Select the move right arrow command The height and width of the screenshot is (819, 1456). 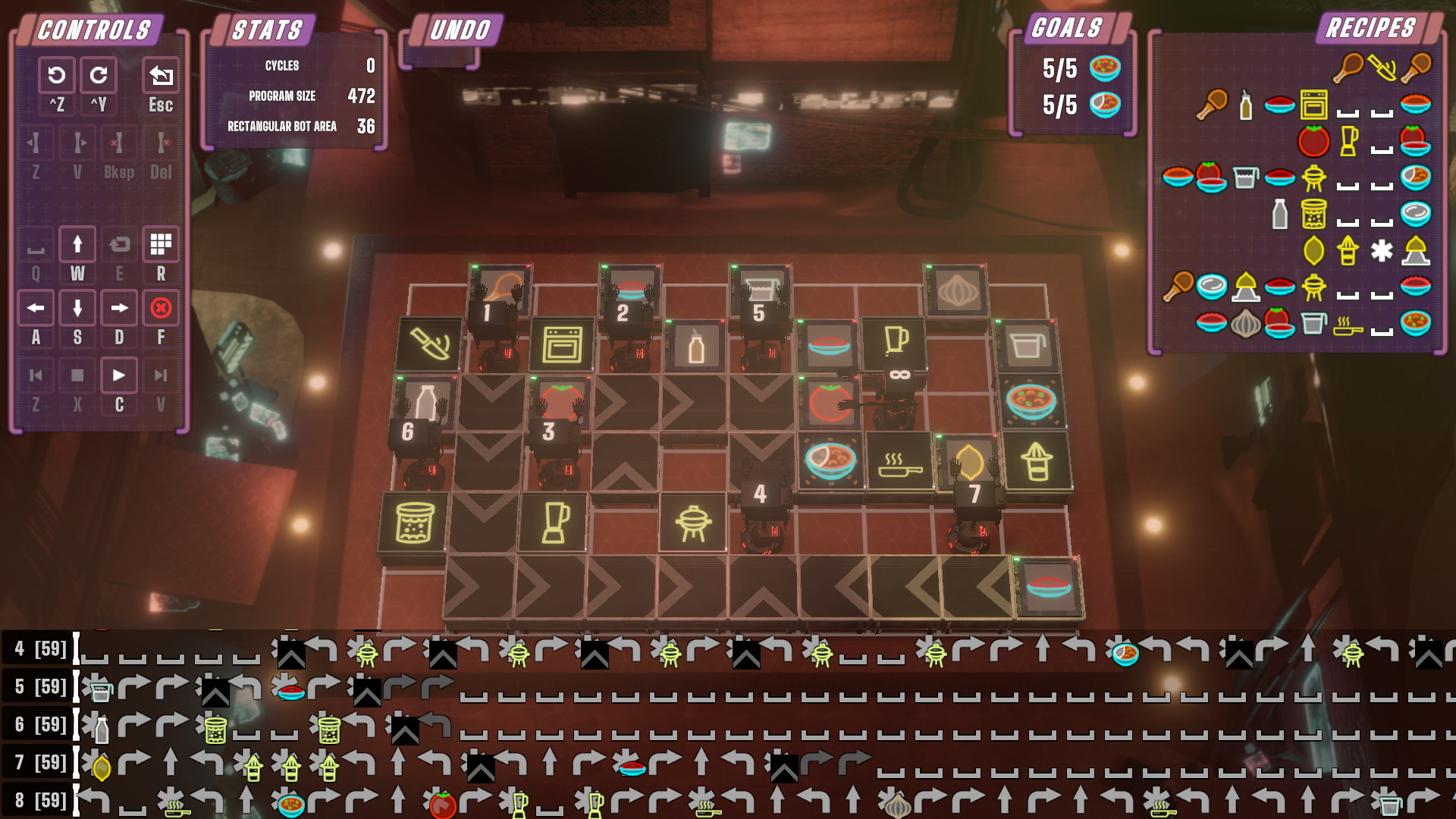[x=119, y=308]
